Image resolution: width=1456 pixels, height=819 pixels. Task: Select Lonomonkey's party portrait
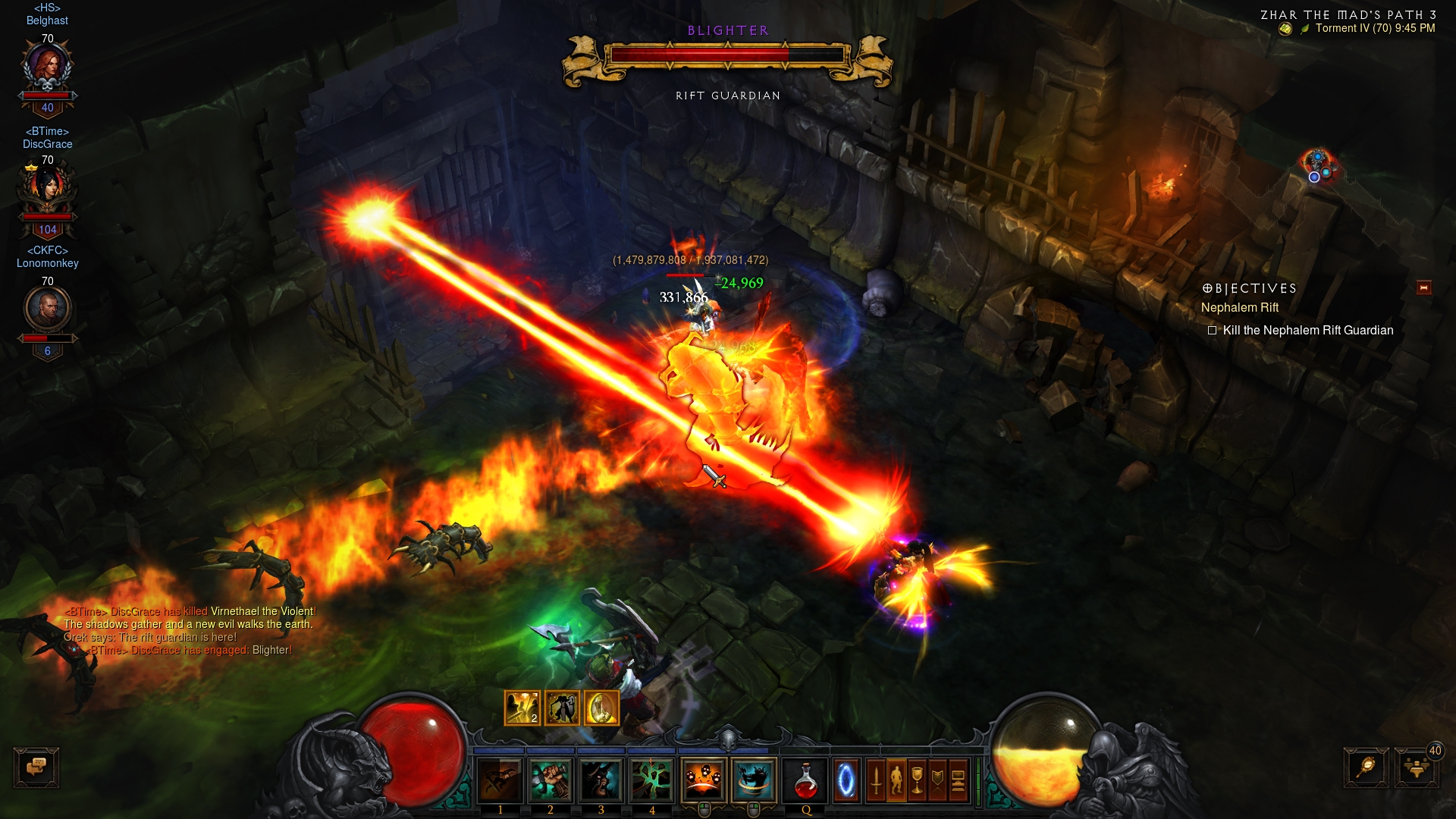point(48,309)
